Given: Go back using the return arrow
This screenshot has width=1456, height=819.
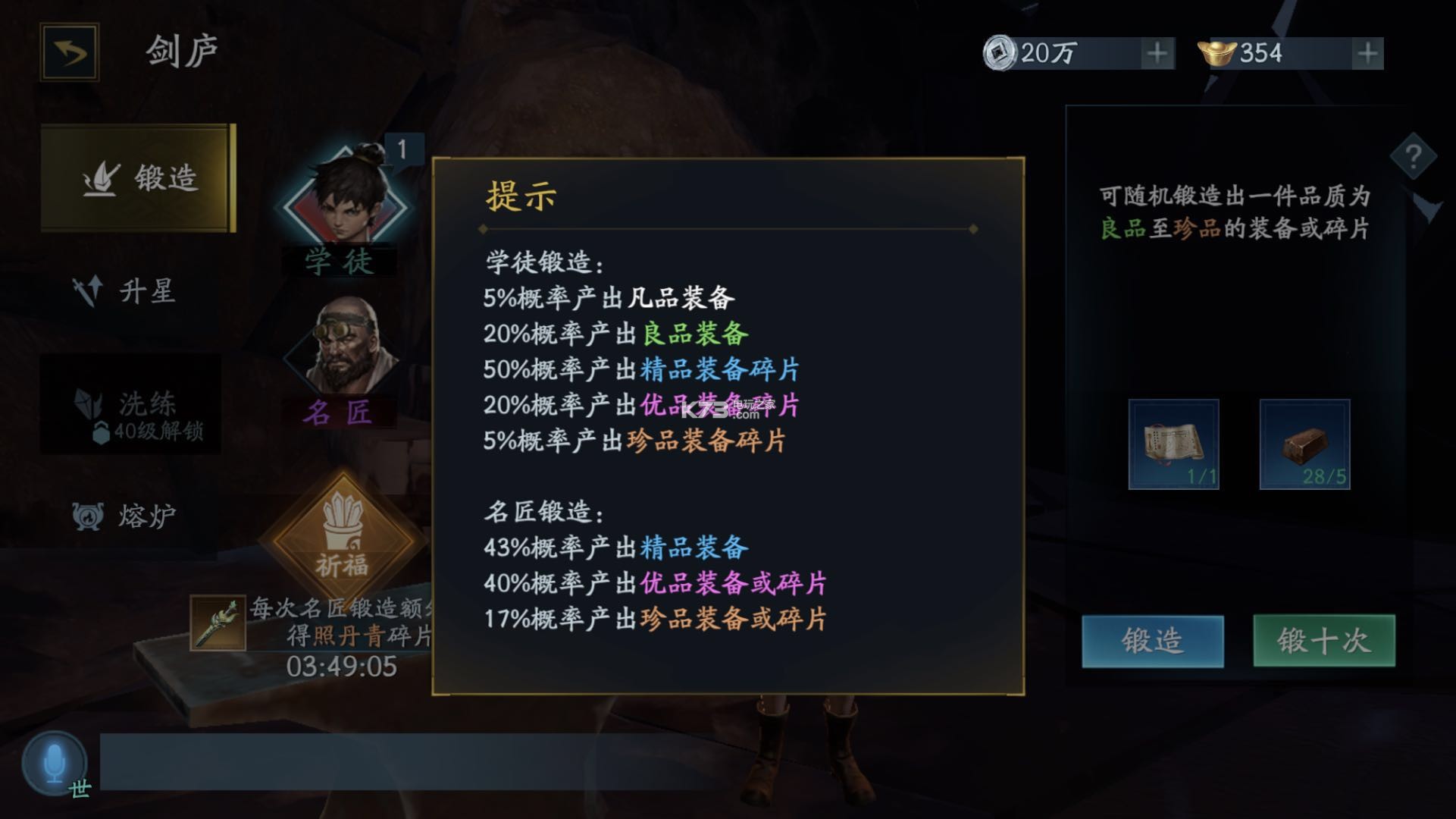Looking at the screenshot, I should coord(70,52).
